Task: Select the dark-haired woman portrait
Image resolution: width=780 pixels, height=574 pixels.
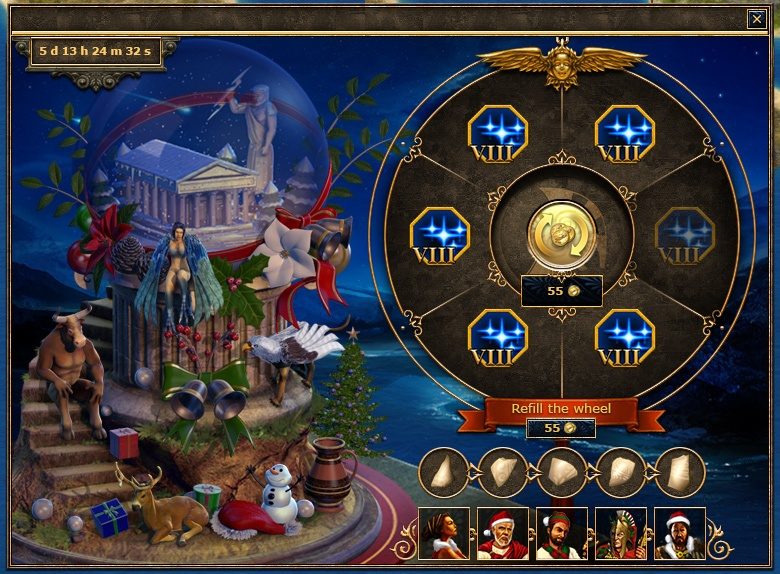Action: click(x=443, y=533)
